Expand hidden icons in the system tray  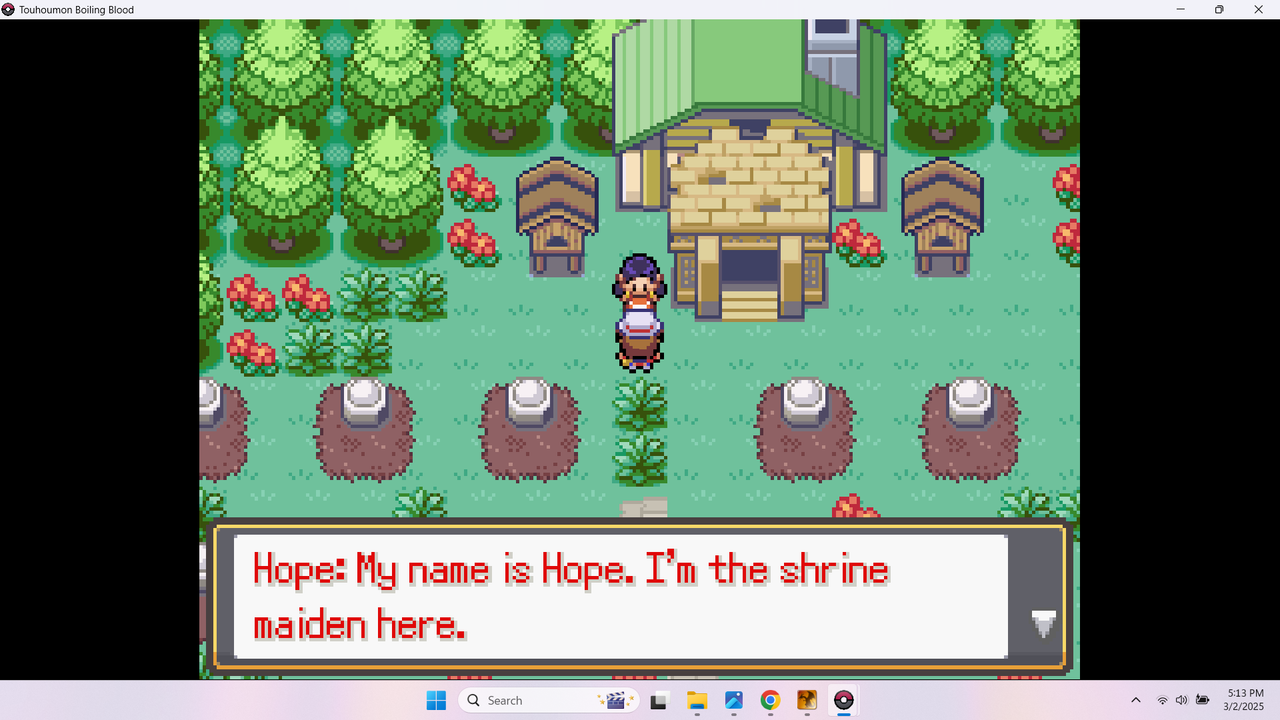[1136, 700]
